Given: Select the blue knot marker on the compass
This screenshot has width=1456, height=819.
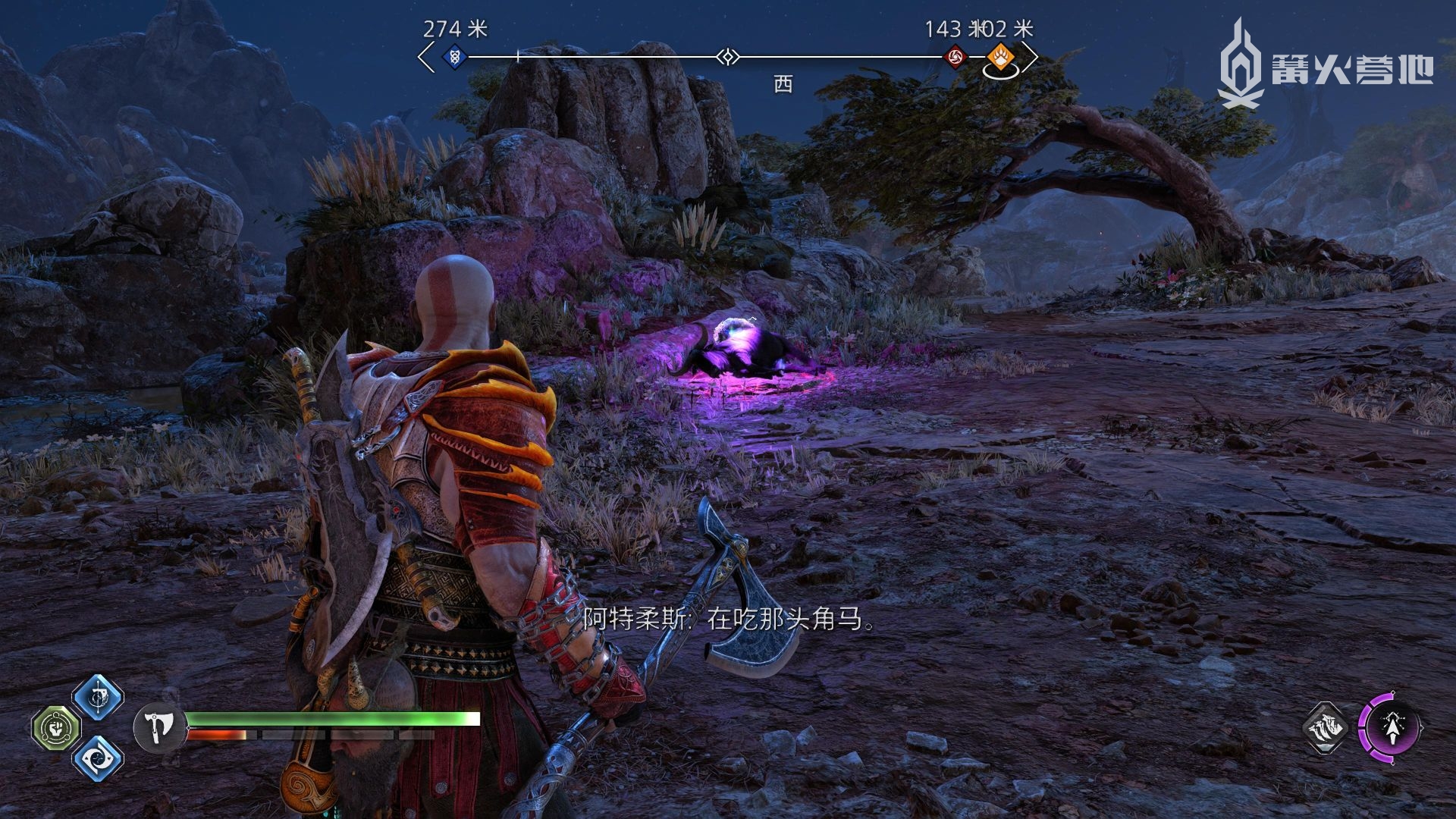Looking at the screenshot, I should click(x=454, y=56).
